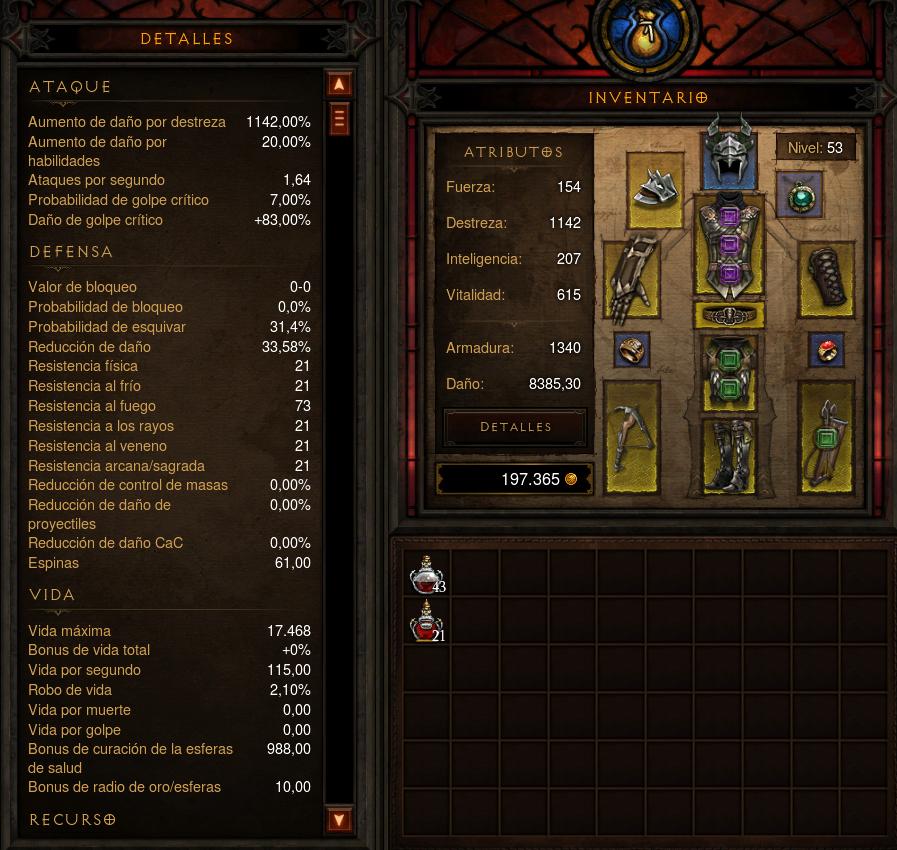
Task: Select the leather bracers slot
Action: click(x=826, y=277)
